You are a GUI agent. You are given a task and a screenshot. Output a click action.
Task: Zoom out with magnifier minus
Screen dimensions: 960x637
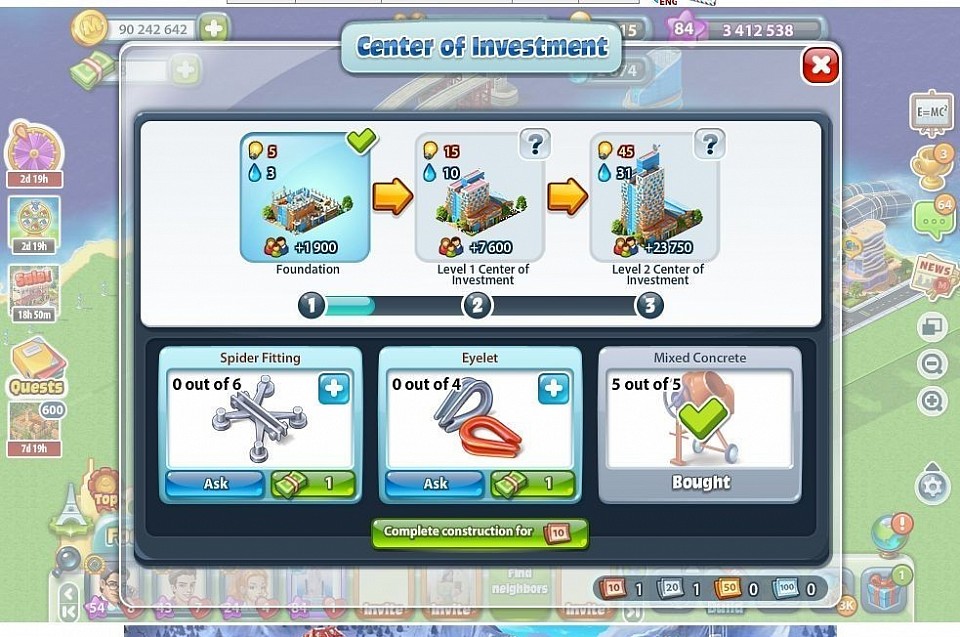tap(932, 364)
